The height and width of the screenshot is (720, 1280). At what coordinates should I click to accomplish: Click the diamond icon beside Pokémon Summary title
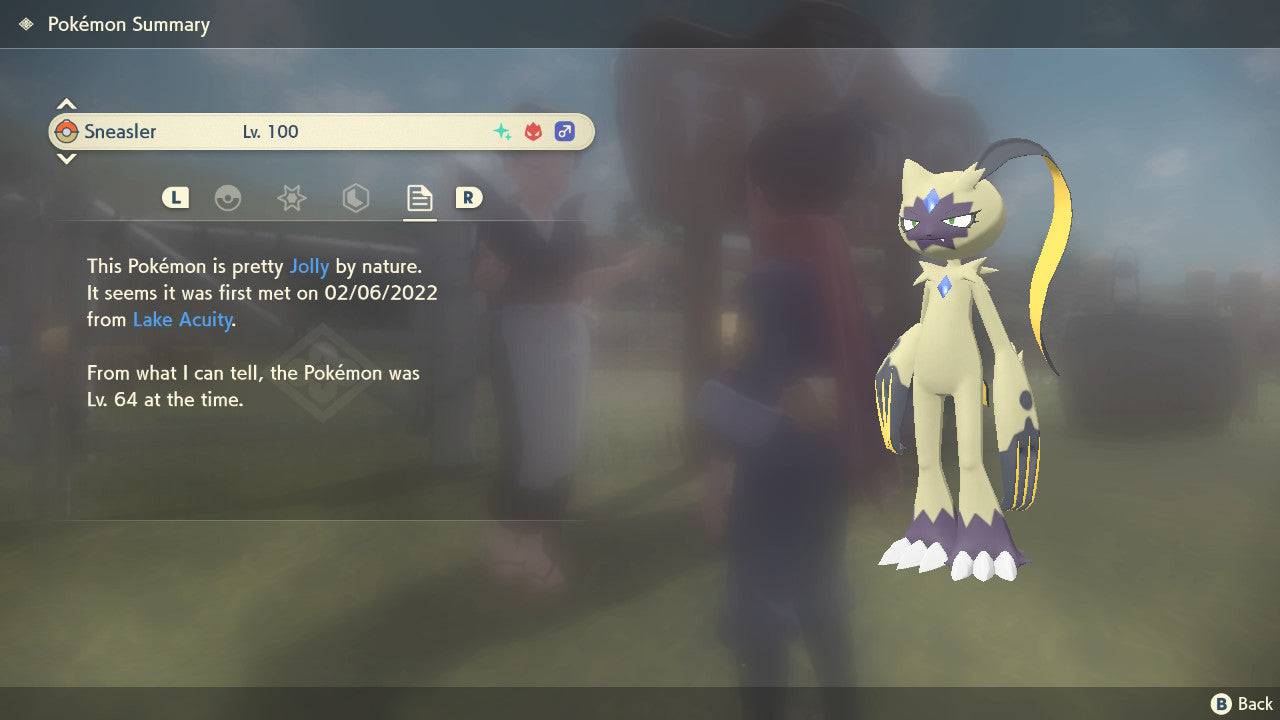pos(24,23)
